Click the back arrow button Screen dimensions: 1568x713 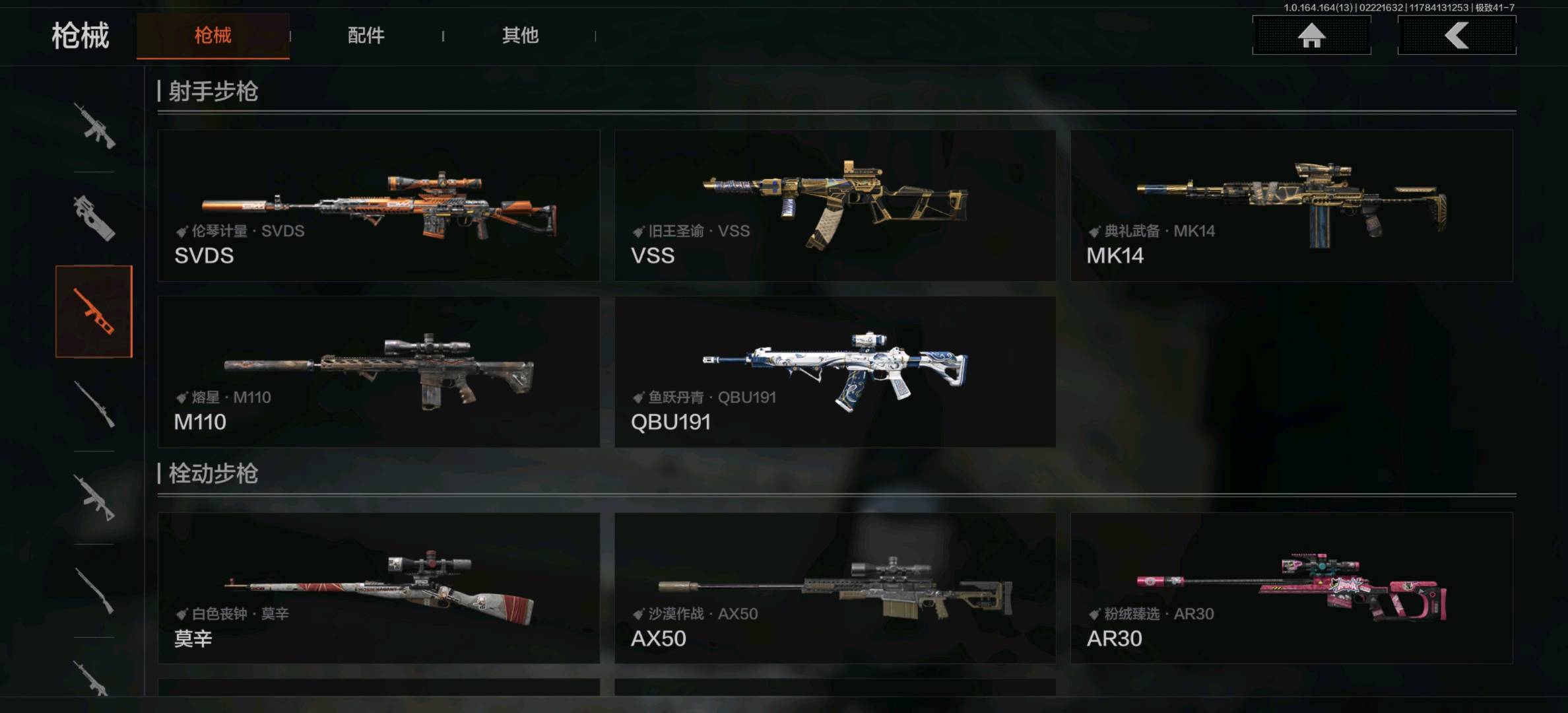click(1456, 36)
